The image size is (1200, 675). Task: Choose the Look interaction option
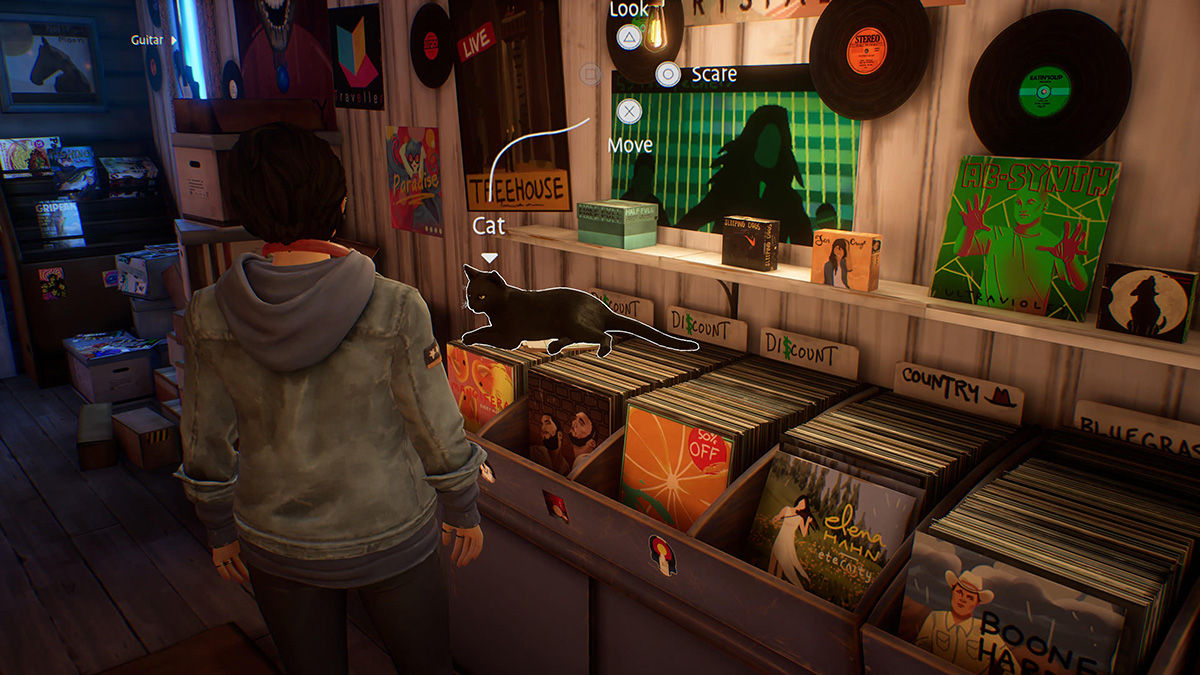click(628, 39)
